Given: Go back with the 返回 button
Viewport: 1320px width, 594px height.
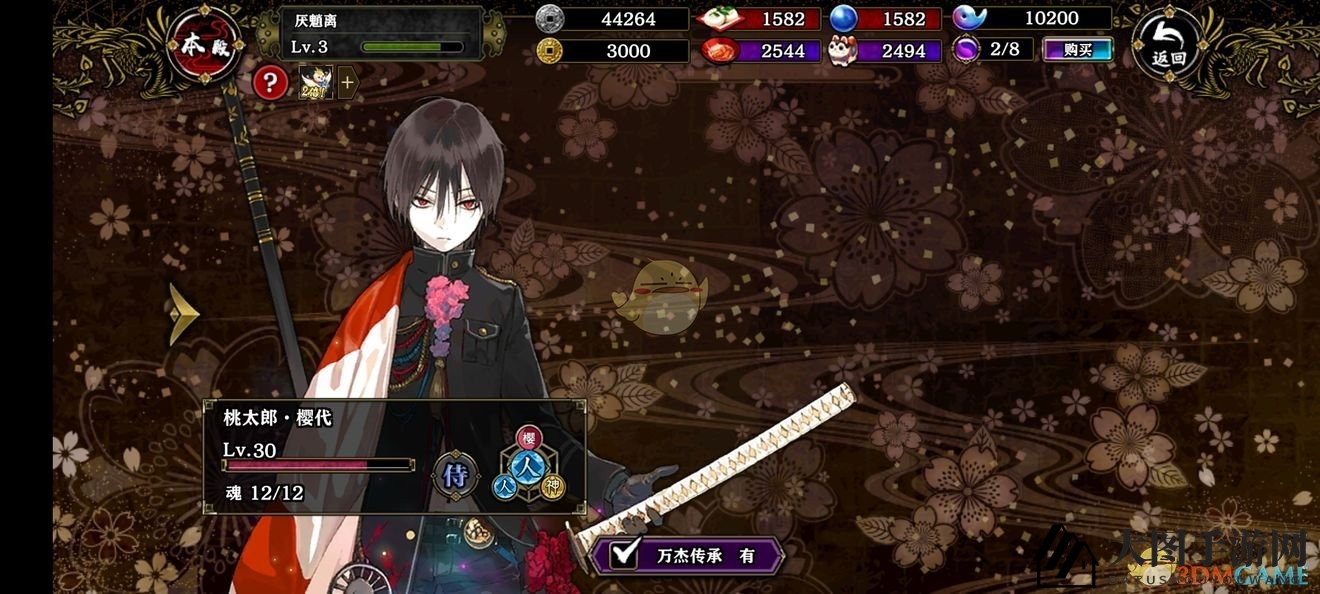Looking at the screenshot, I should (x=1168, y=46).
